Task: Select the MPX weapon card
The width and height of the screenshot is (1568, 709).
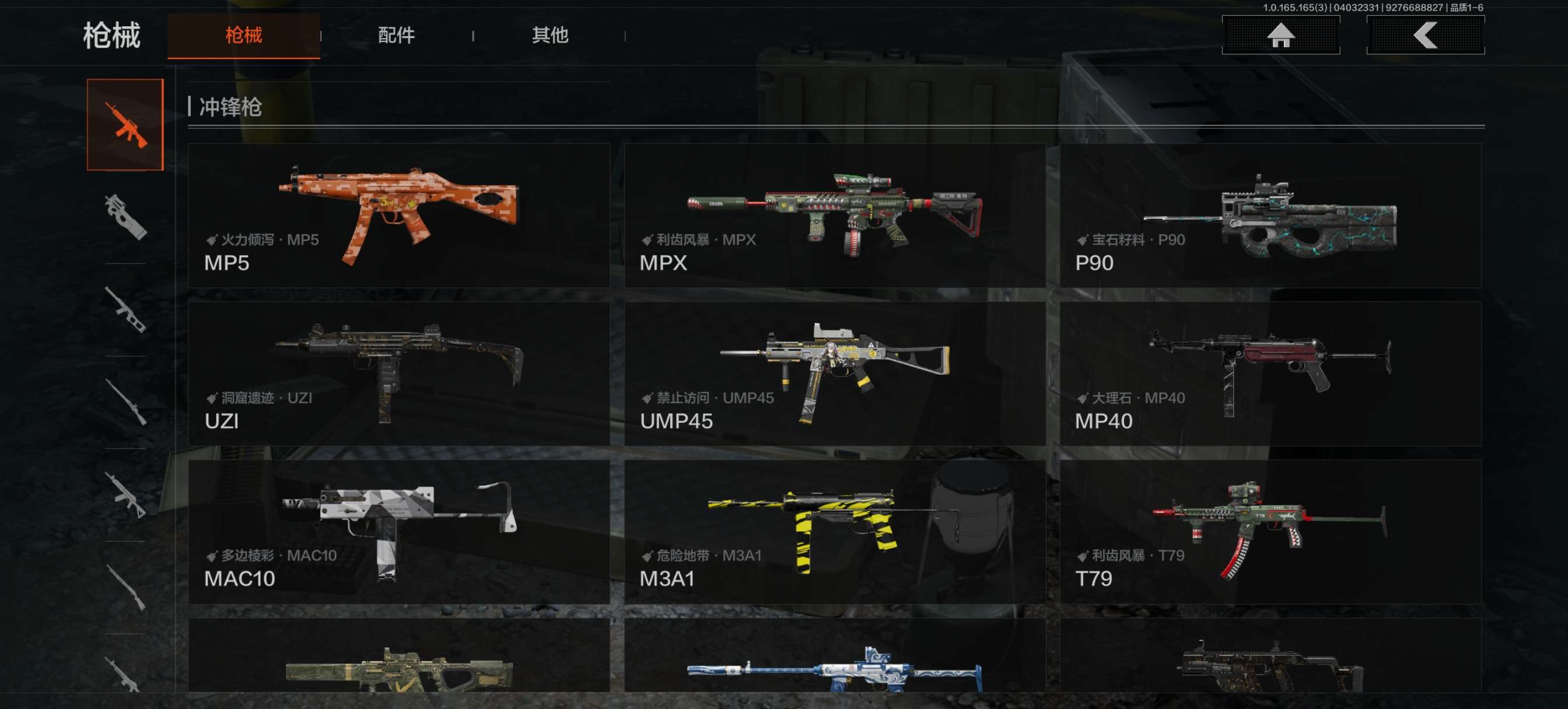Action: click(835, 215)
